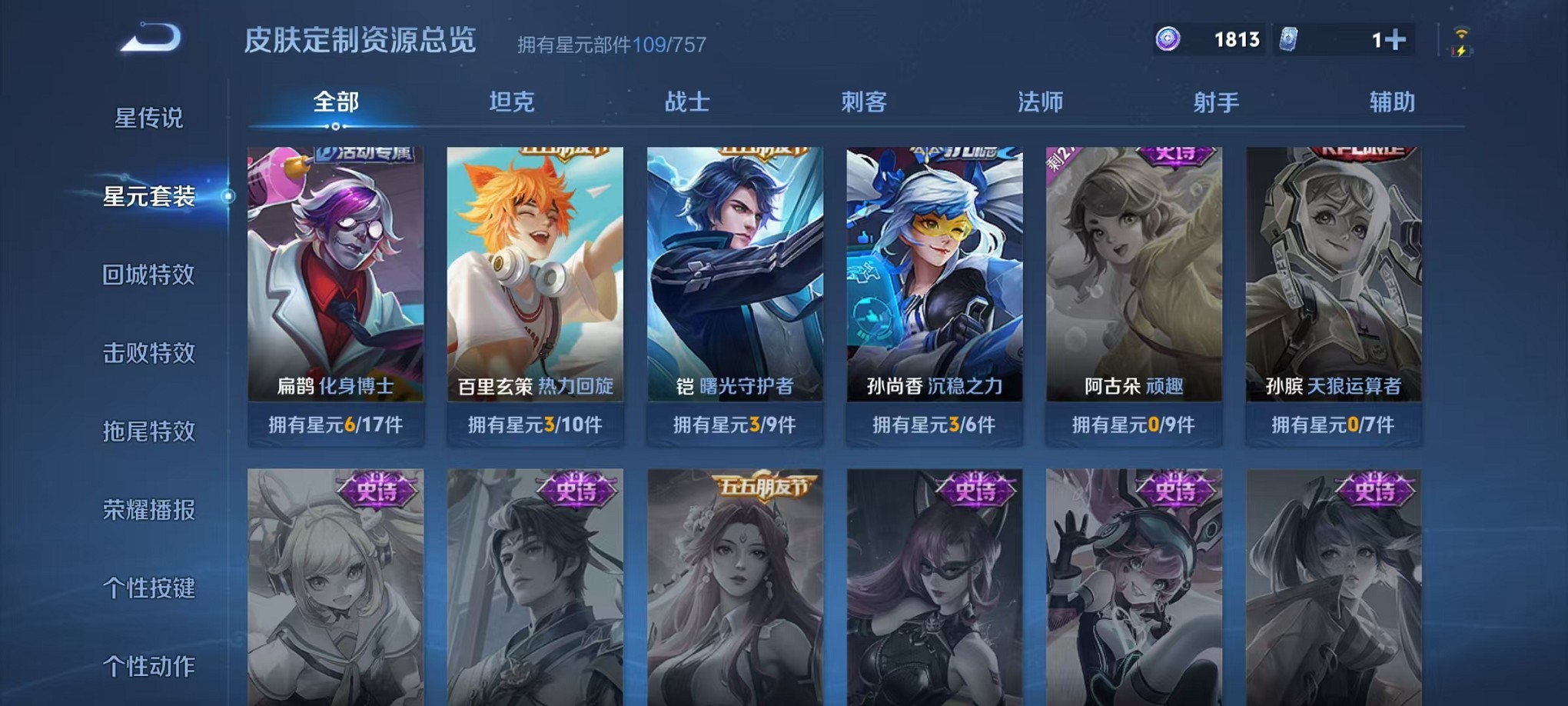Open 回城特效 from the sidebar
Image resolution: width=1568 pixels, height=706 pixels.
[150, 275]
